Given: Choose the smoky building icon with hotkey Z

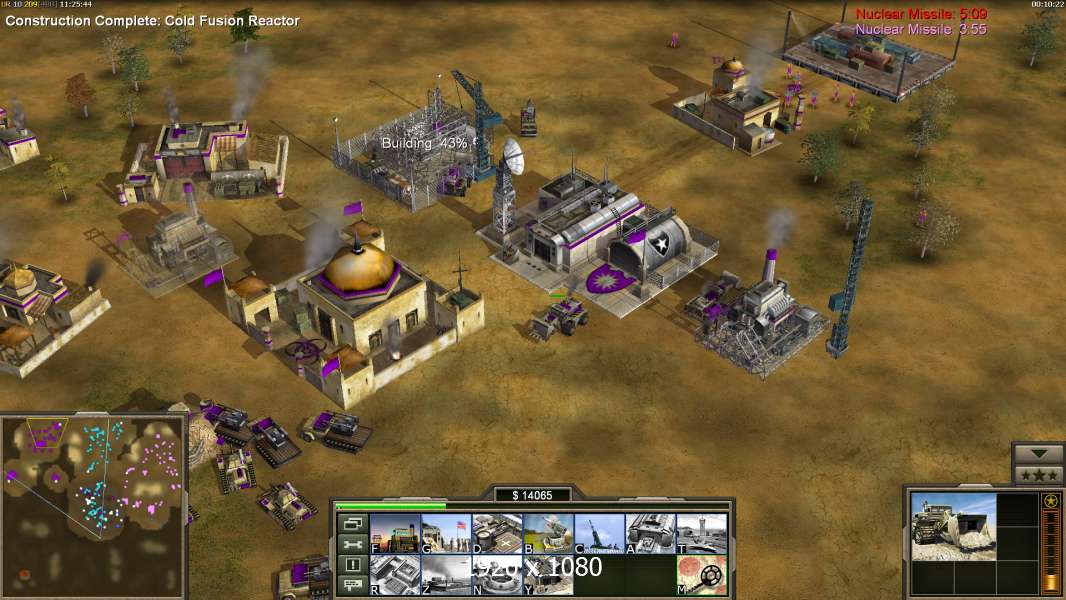Looking at the screenshot, I should (x=446, y=575).
